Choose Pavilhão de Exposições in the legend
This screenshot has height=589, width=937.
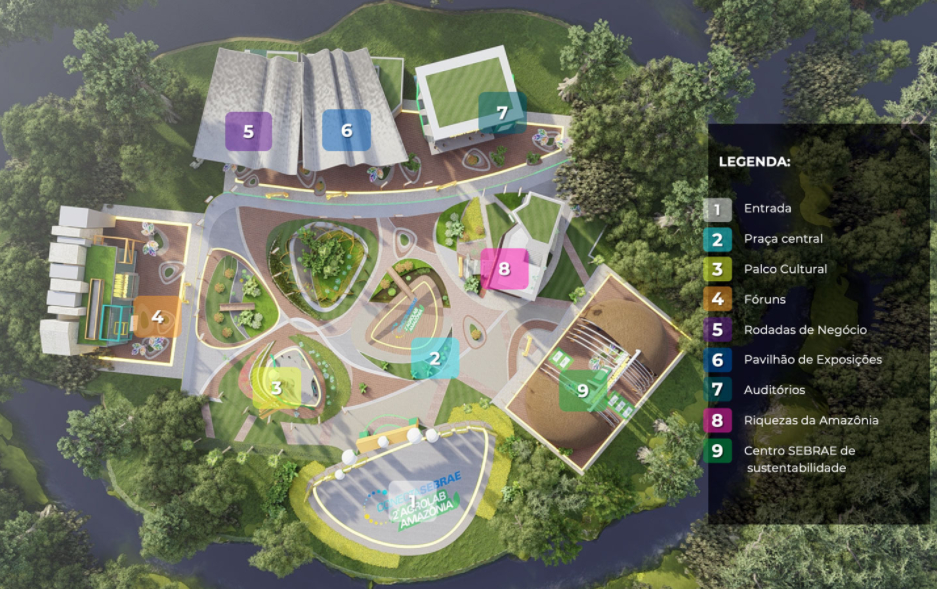click(812, 360)
